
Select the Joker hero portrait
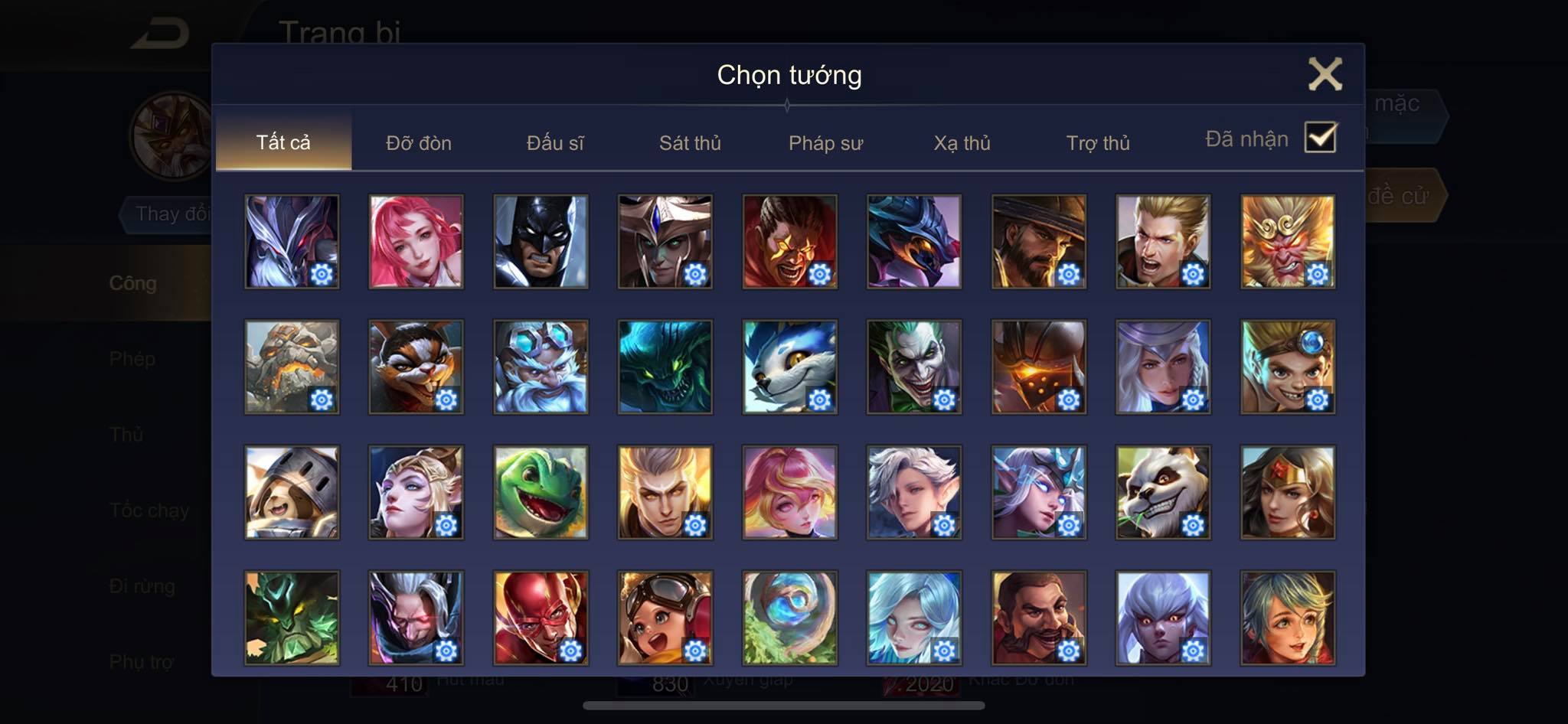(914, 367)
